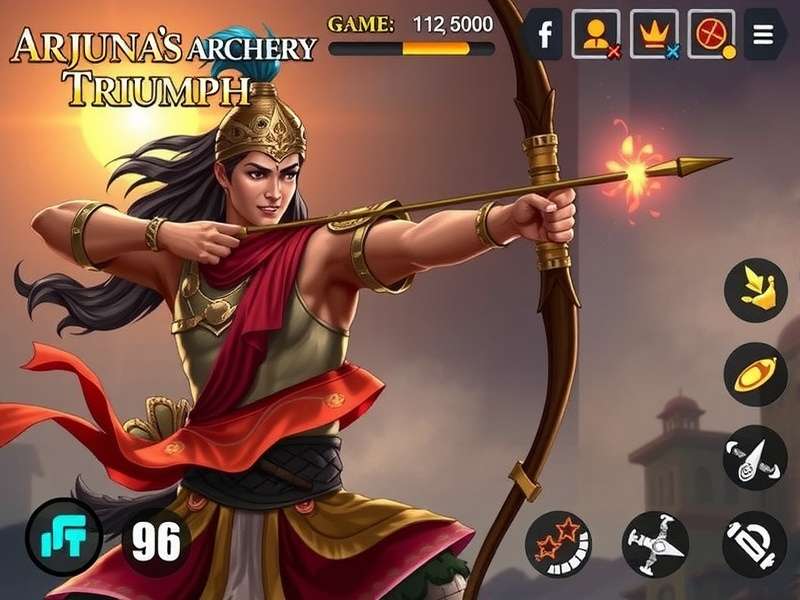The width and height of the screenshot is (800, 600).
Task: Choose the white quiver icon
Action: coord(754,543)
